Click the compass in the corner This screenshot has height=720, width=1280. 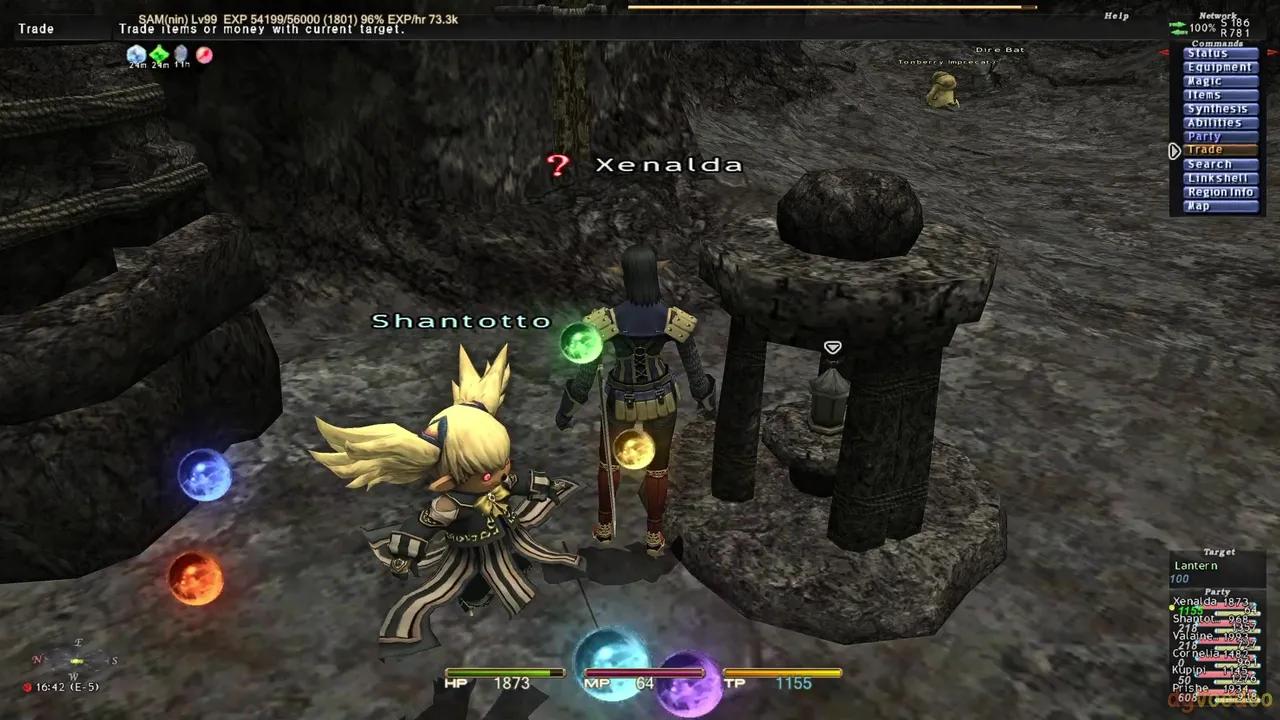point(77,659)
